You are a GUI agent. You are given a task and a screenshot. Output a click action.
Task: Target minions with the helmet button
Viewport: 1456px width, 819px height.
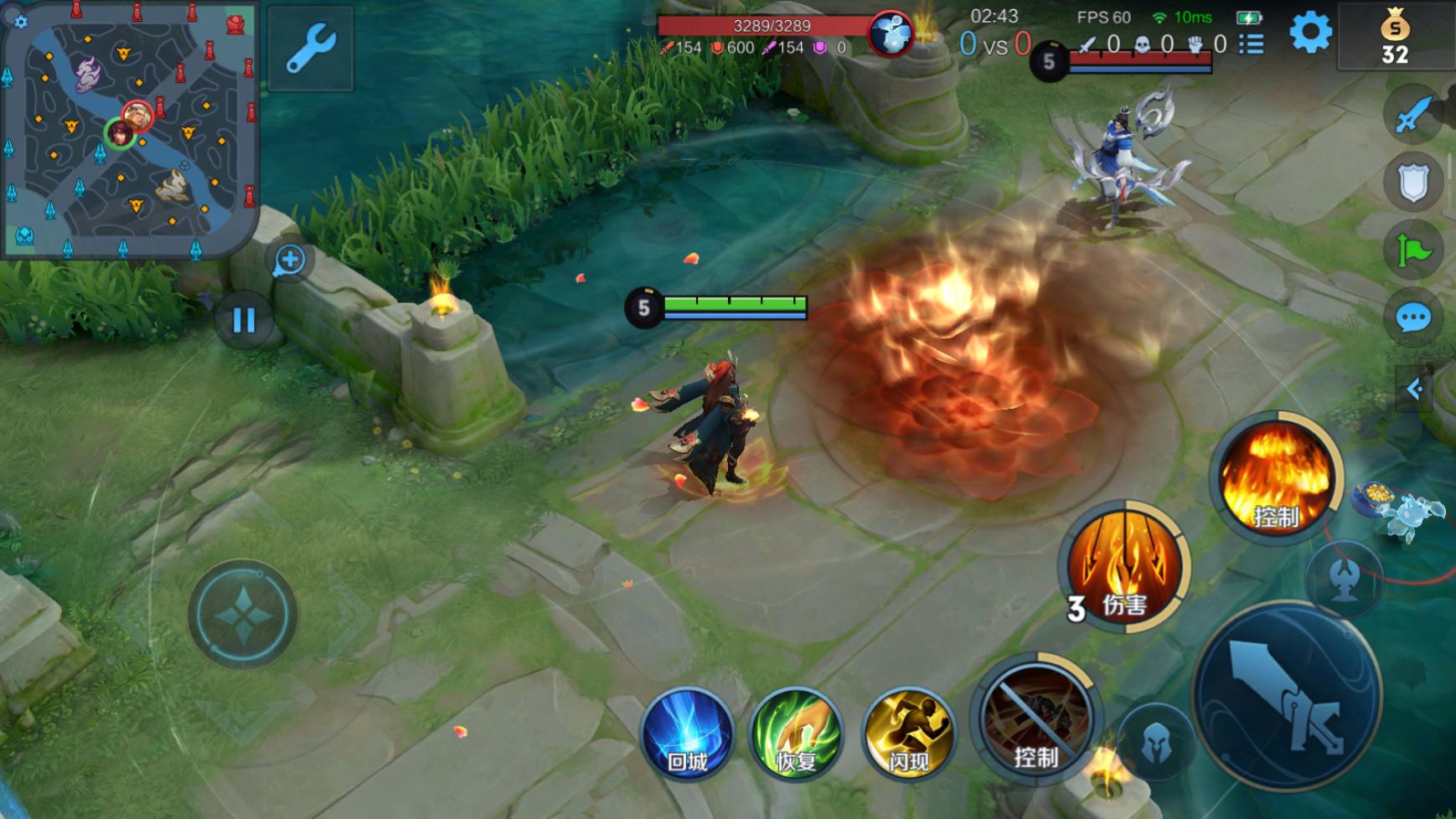click(x=1157, y=742)
